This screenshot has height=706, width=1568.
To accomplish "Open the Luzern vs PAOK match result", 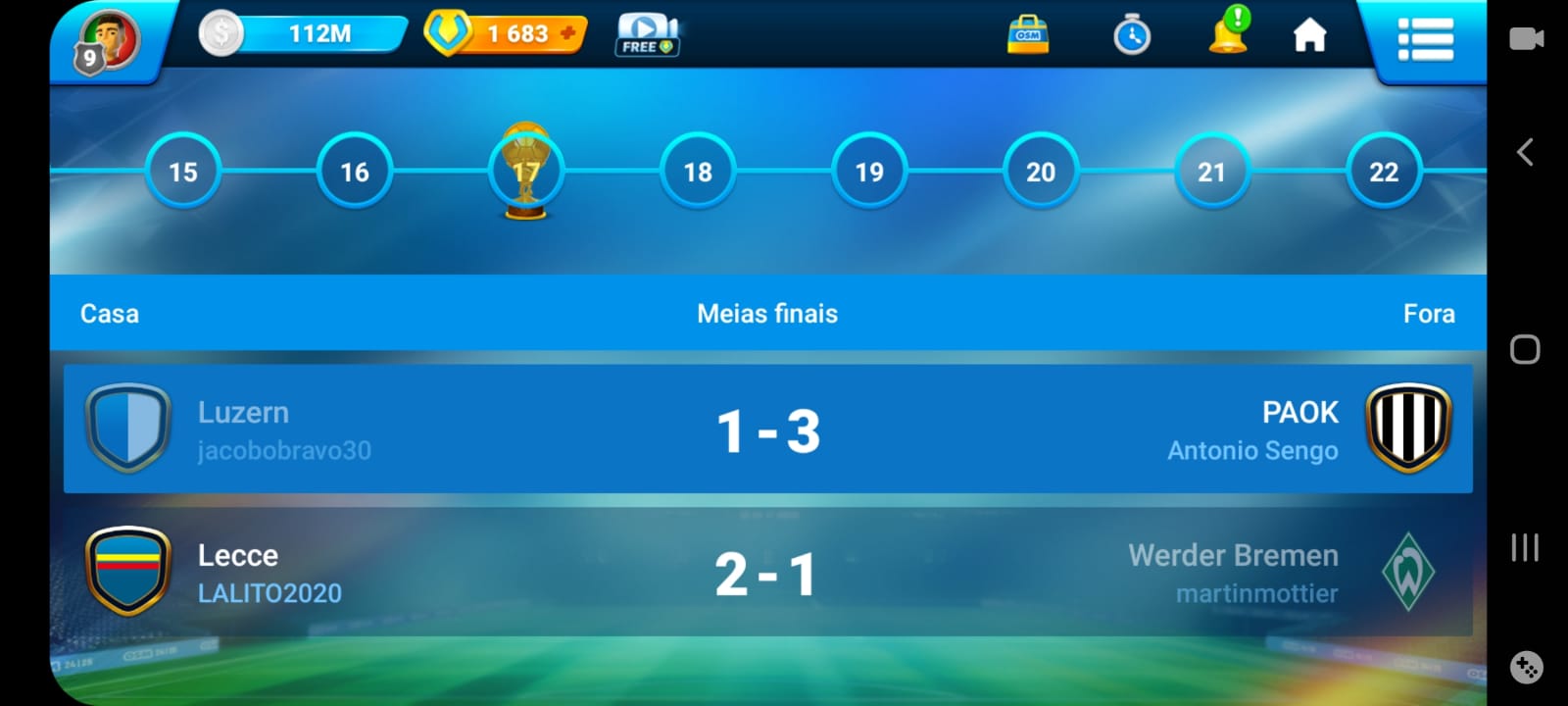I will point(768,429).
